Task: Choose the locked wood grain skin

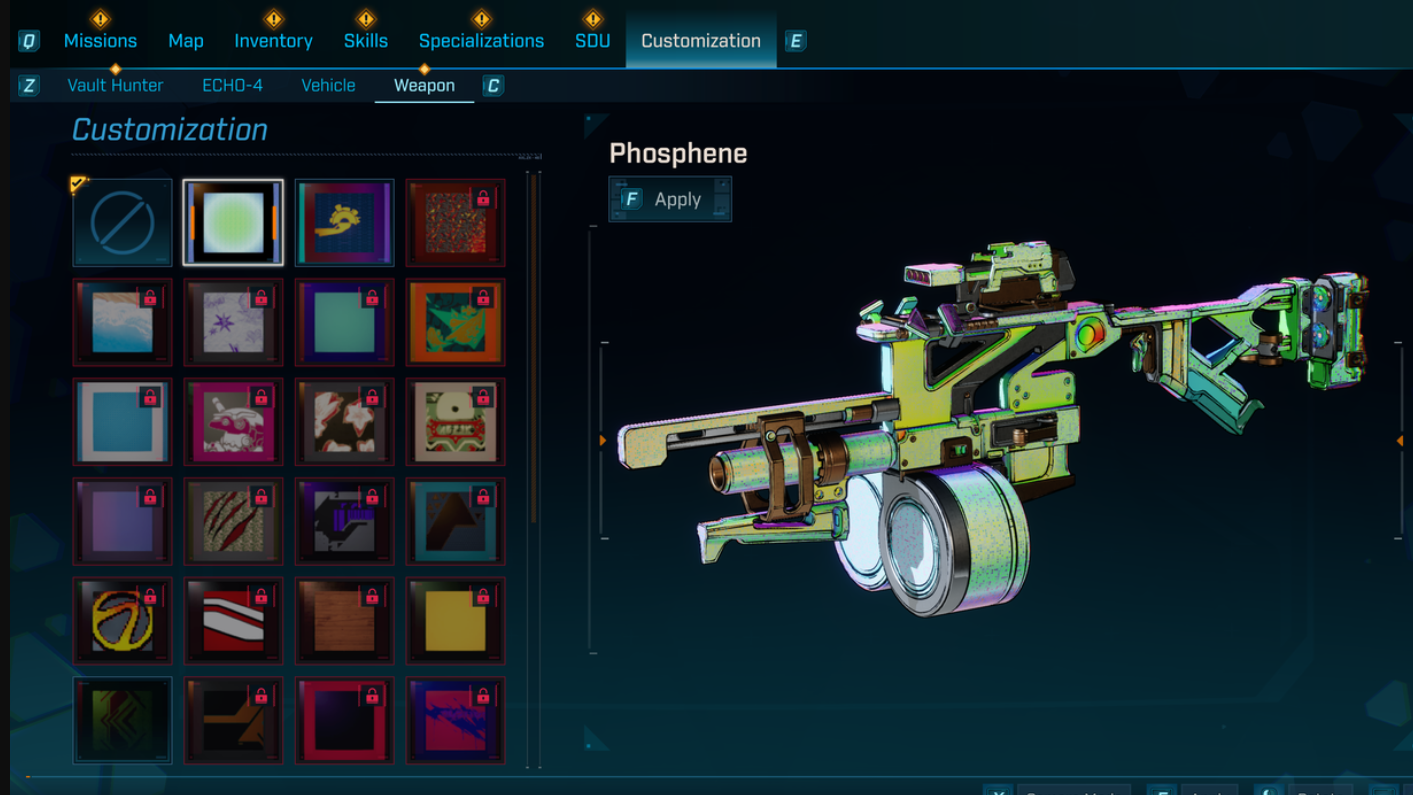Action: coord(344,621)
